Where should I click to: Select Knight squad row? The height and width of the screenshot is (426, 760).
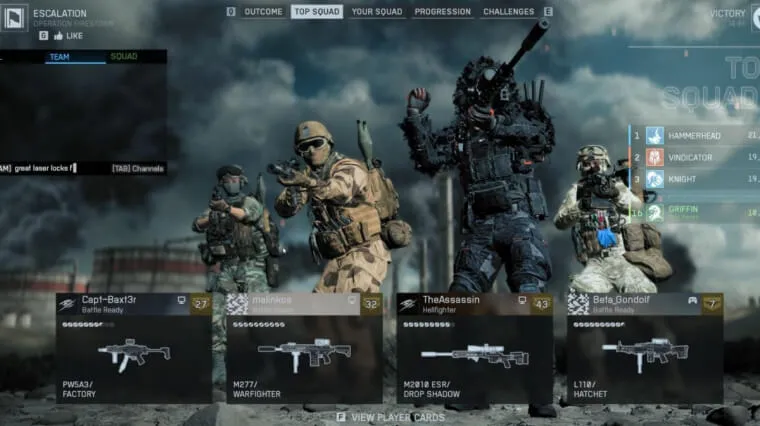(x=700, y=179)
